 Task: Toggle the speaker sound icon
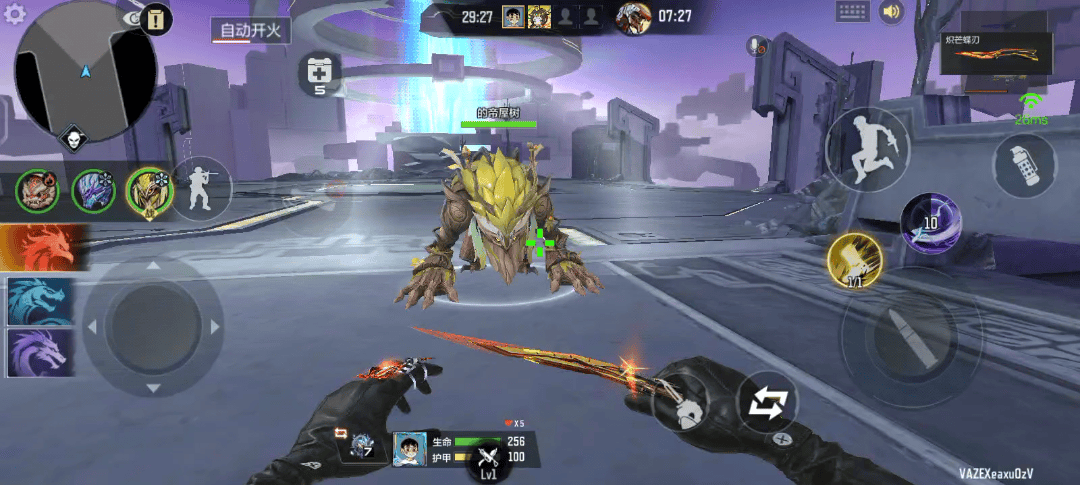(x=890, y=12)
